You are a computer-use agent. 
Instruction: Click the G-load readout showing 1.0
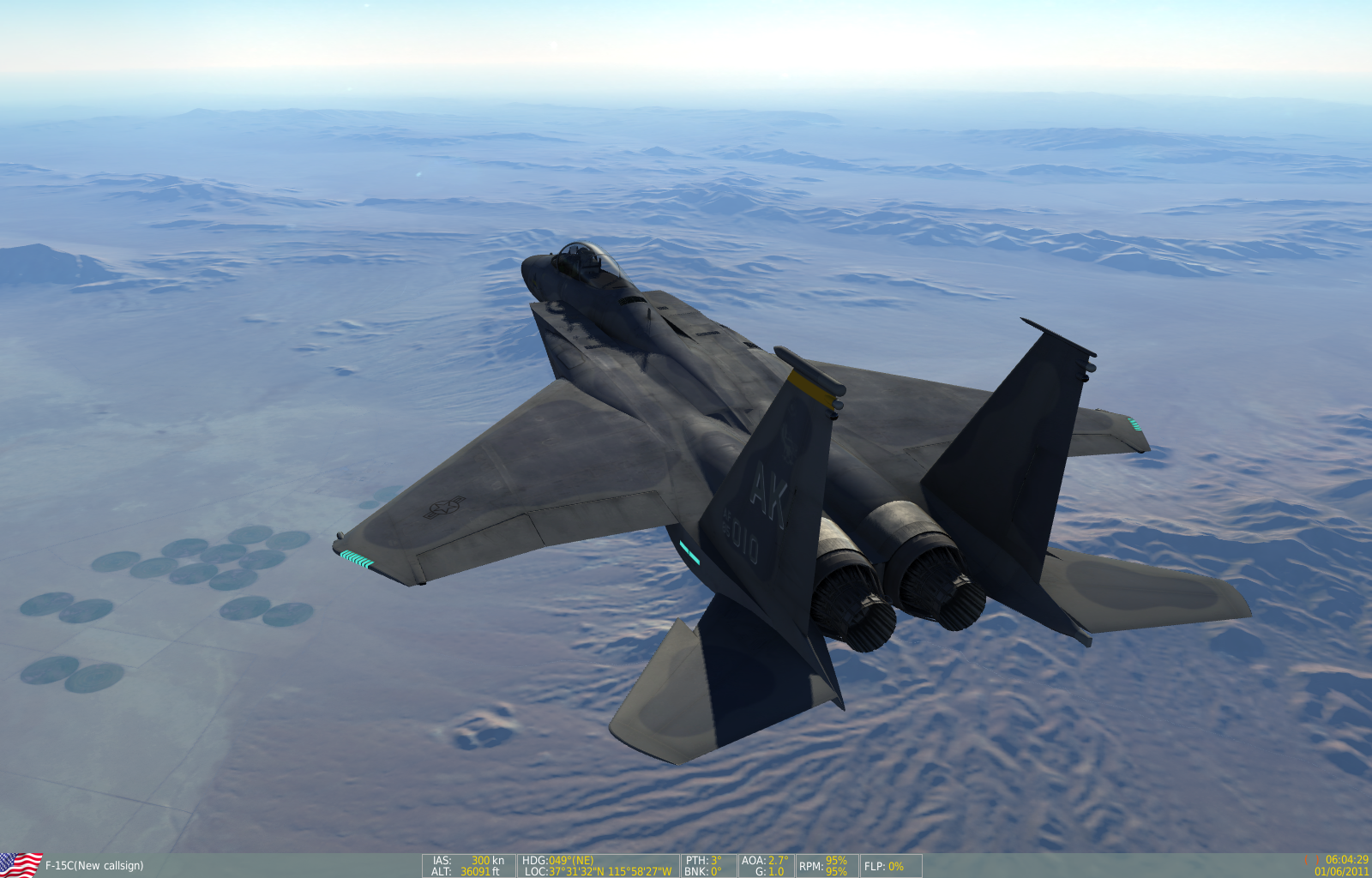coord(767,872)
